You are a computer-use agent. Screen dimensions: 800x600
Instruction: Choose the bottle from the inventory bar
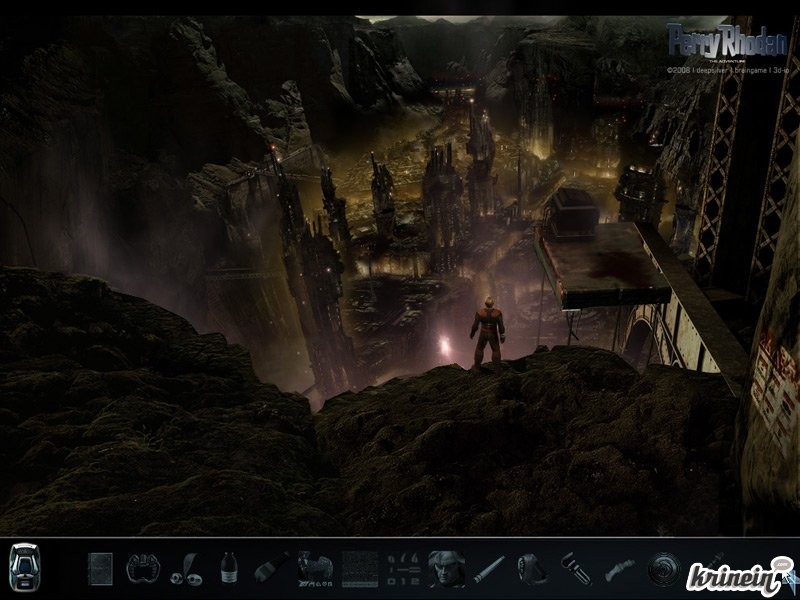pos(229,568)
